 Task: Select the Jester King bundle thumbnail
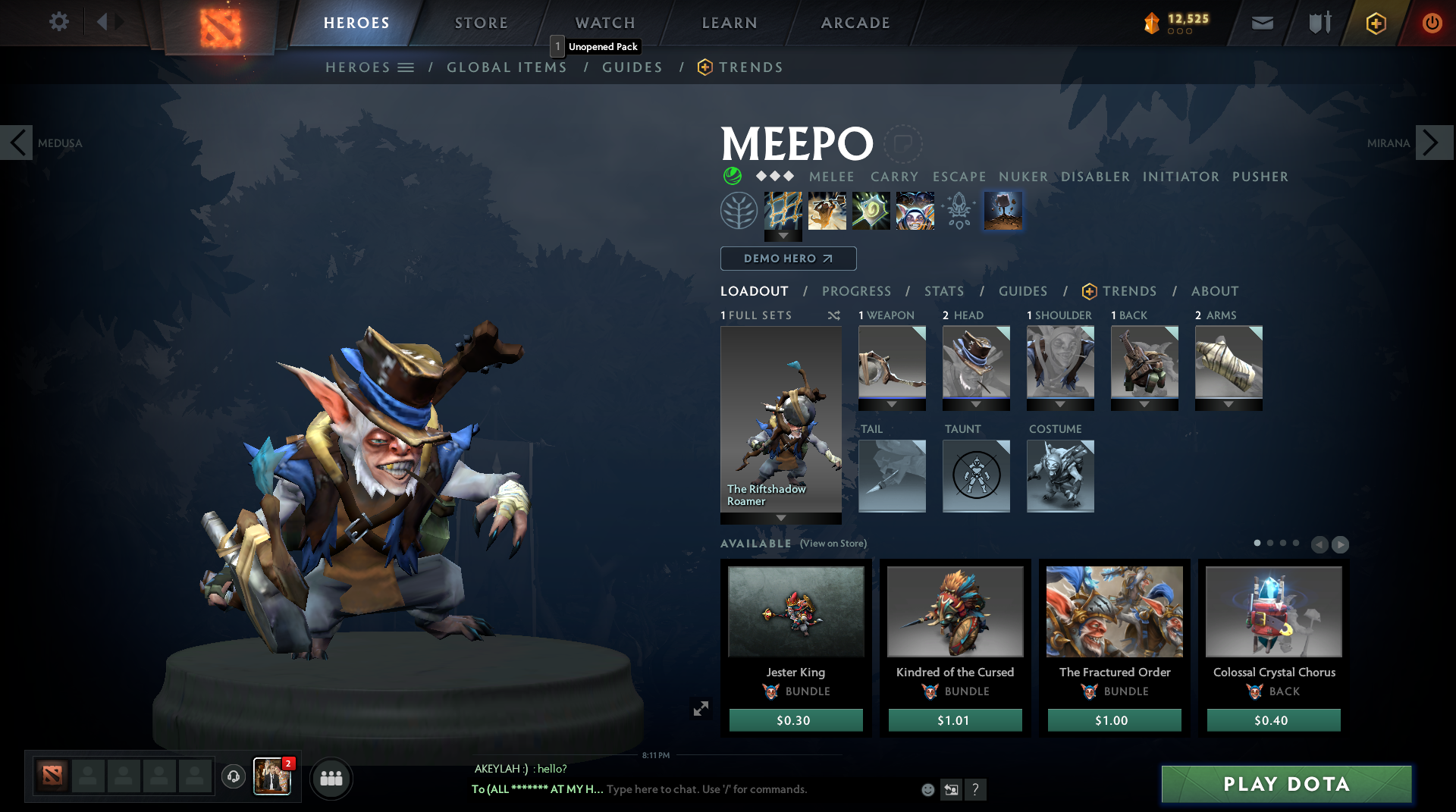click(x=795, y=611)
